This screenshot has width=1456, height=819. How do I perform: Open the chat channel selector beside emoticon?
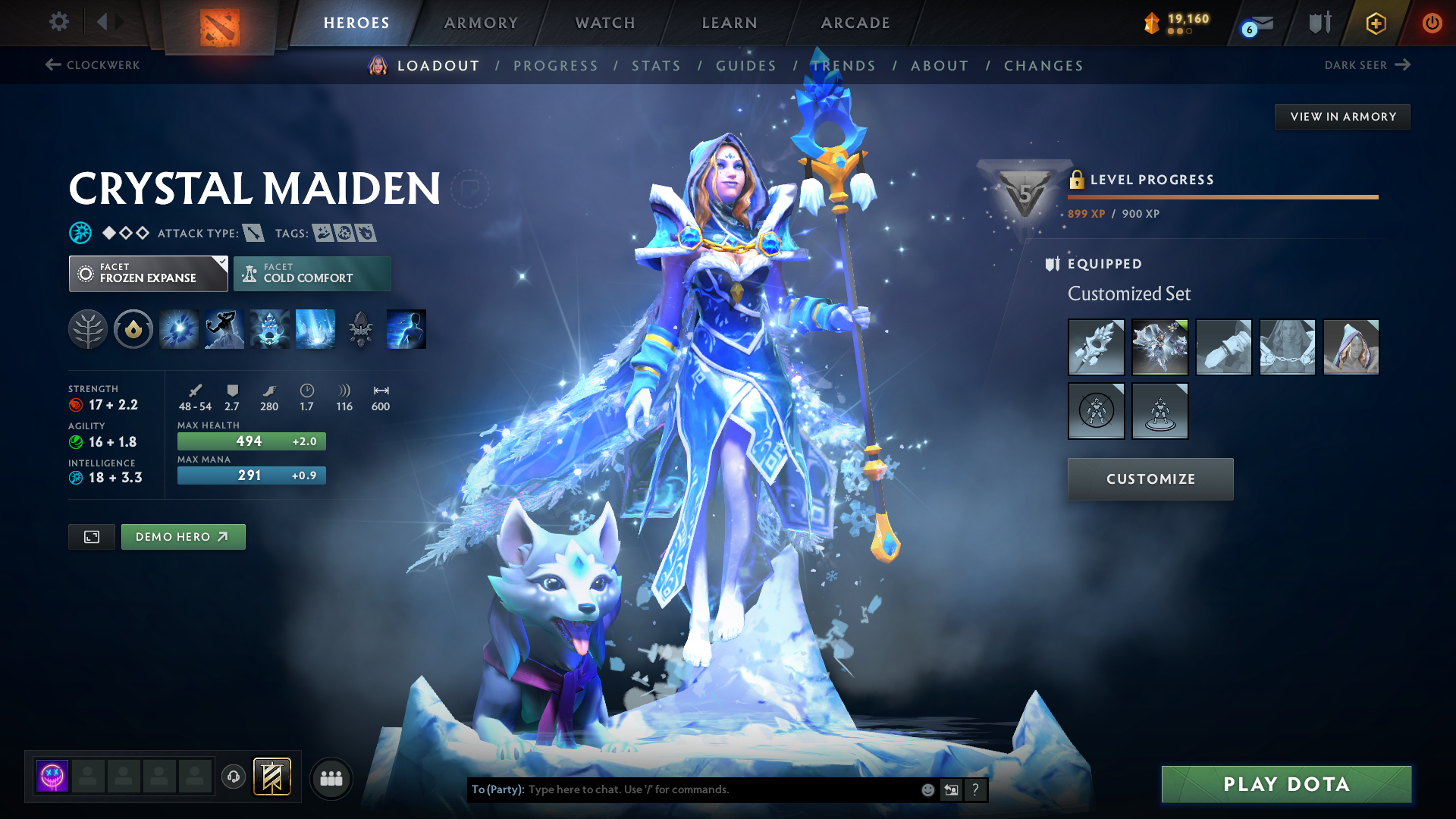coord(951,789)
